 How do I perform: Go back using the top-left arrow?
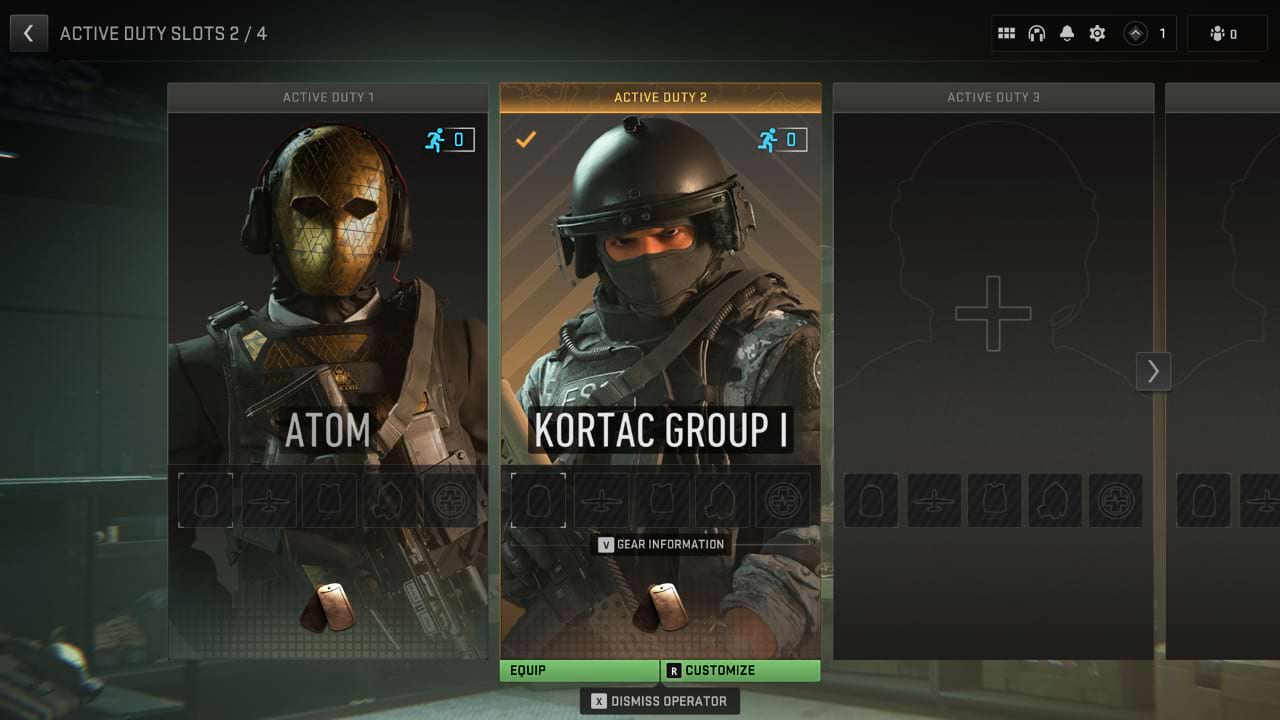click(x=28, y=33)
